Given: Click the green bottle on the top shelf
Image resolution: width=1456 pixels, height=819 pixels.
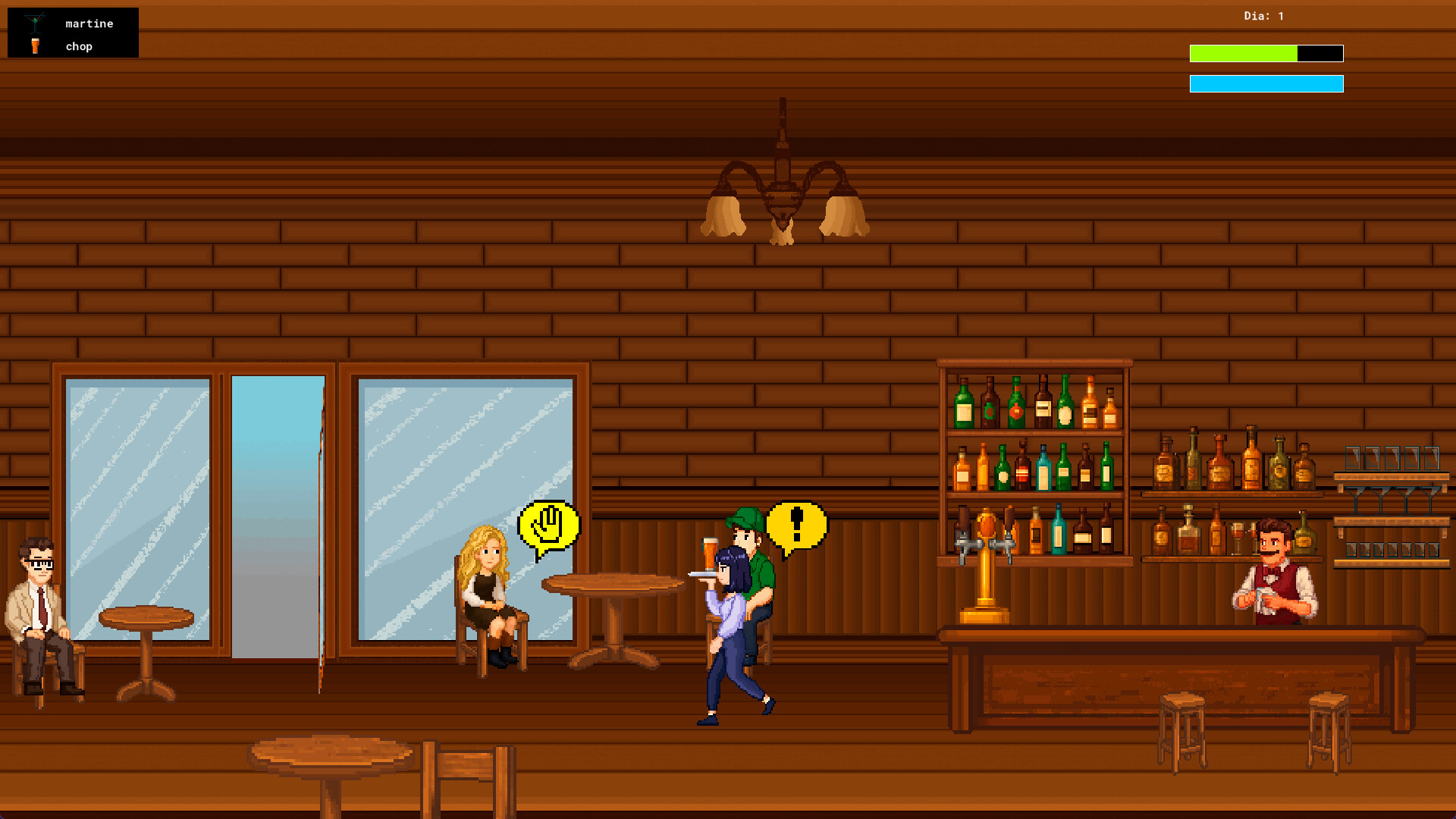Looking at the screenshot, I should click(x=964, y=402).
